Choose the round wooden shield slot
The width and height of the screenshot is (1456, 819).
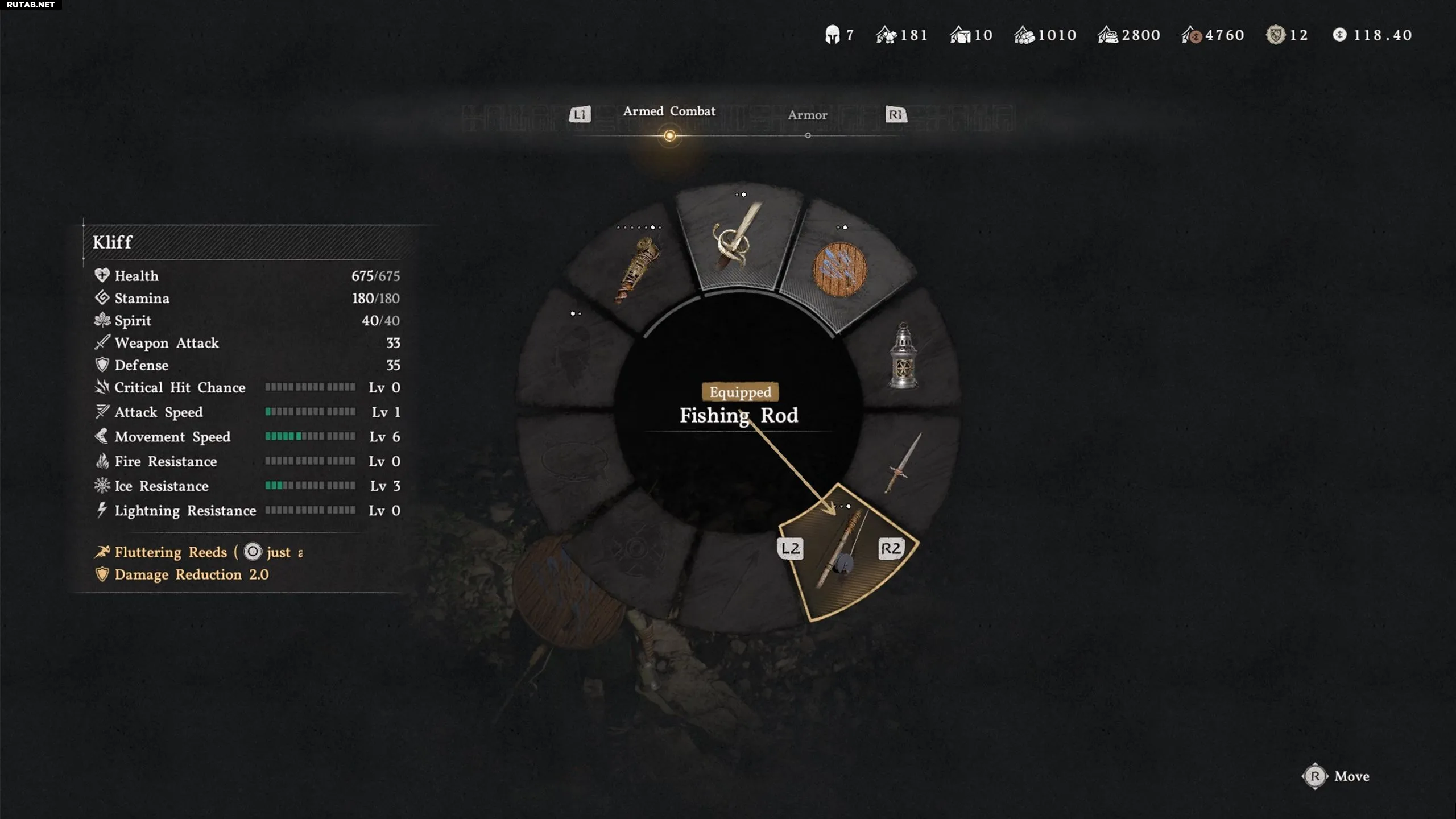click(x=839, y=269)
